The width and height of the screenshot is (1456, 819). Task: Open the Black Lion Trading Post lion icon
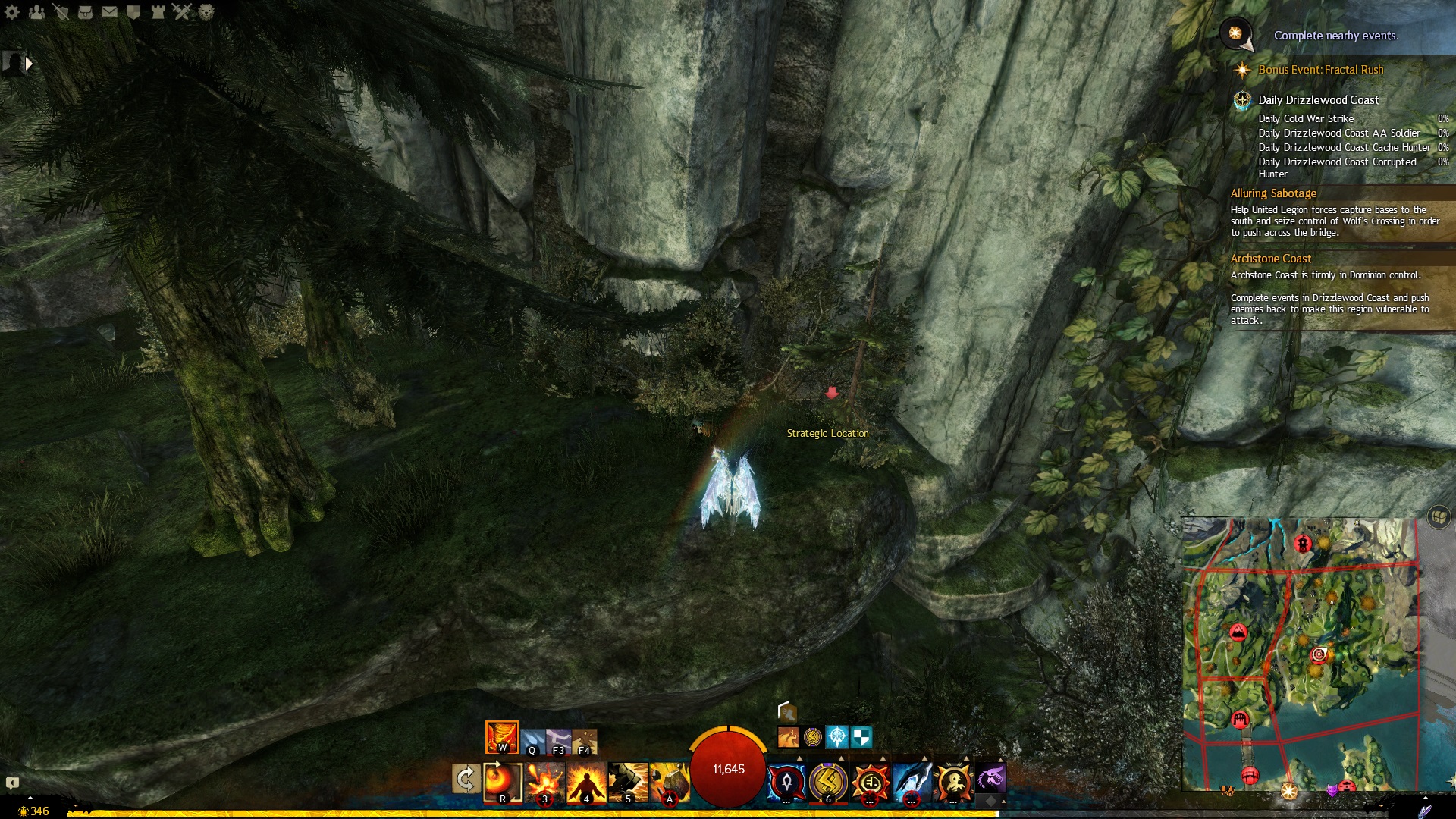tap(206, 12)
